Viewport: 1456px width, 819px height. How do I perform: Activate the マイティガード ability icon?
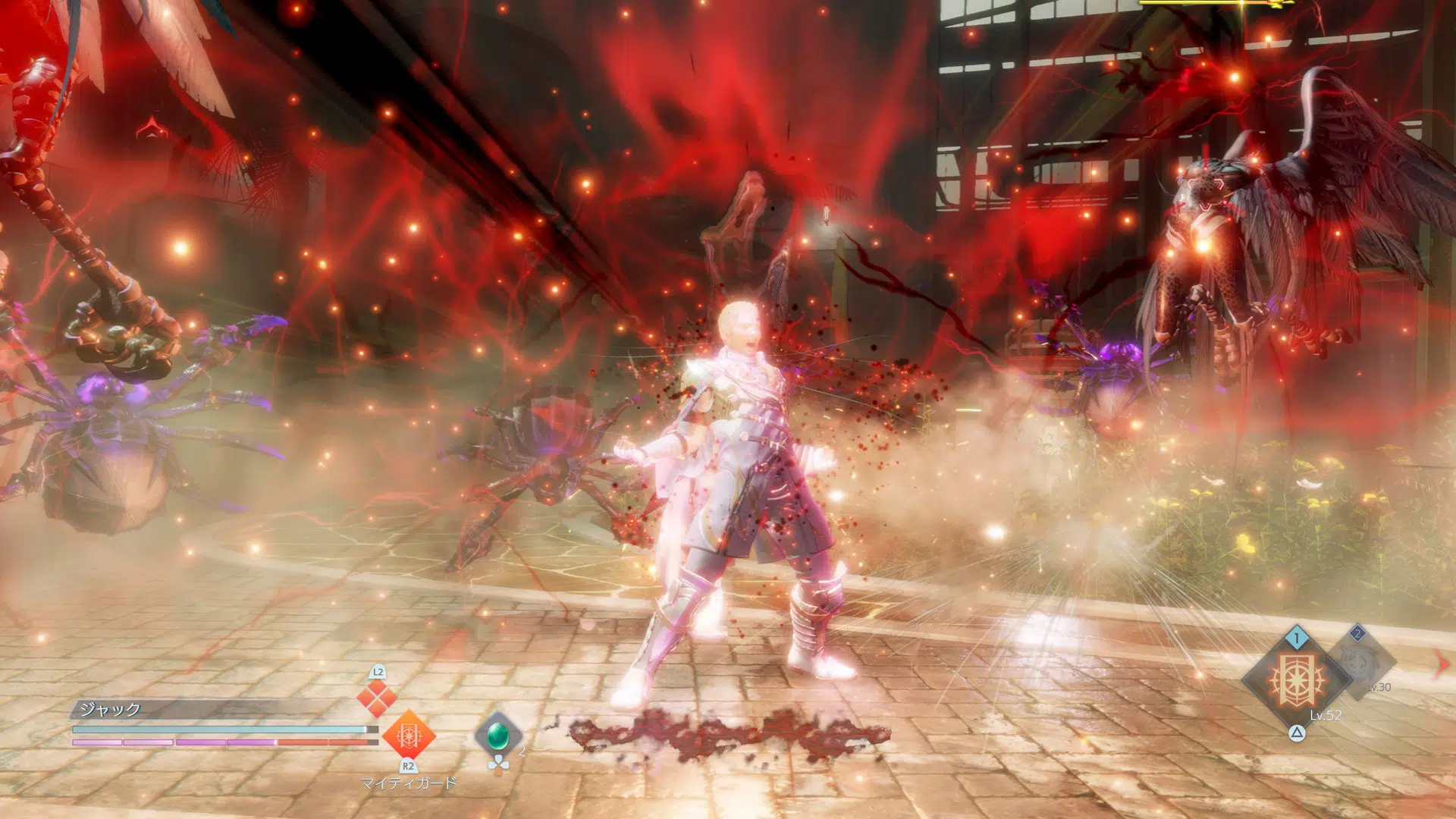coord(408,734)
